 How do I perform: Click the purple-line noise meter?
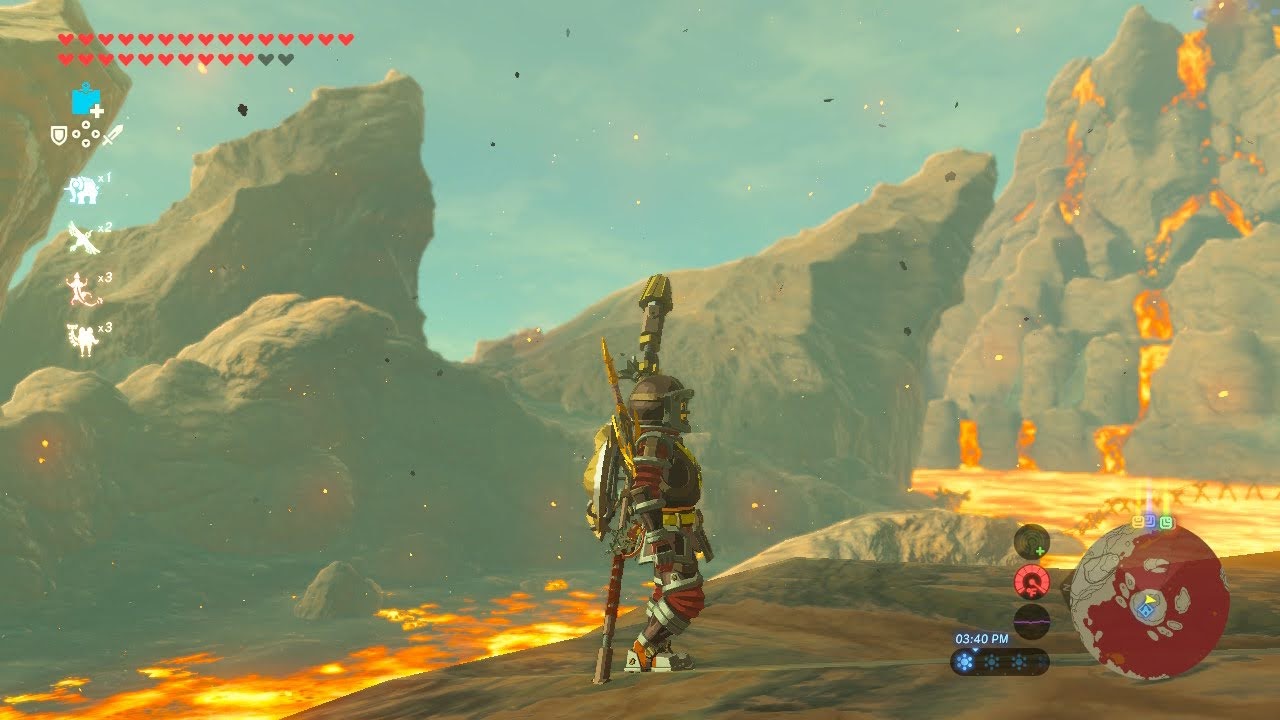pos(1031,620)
